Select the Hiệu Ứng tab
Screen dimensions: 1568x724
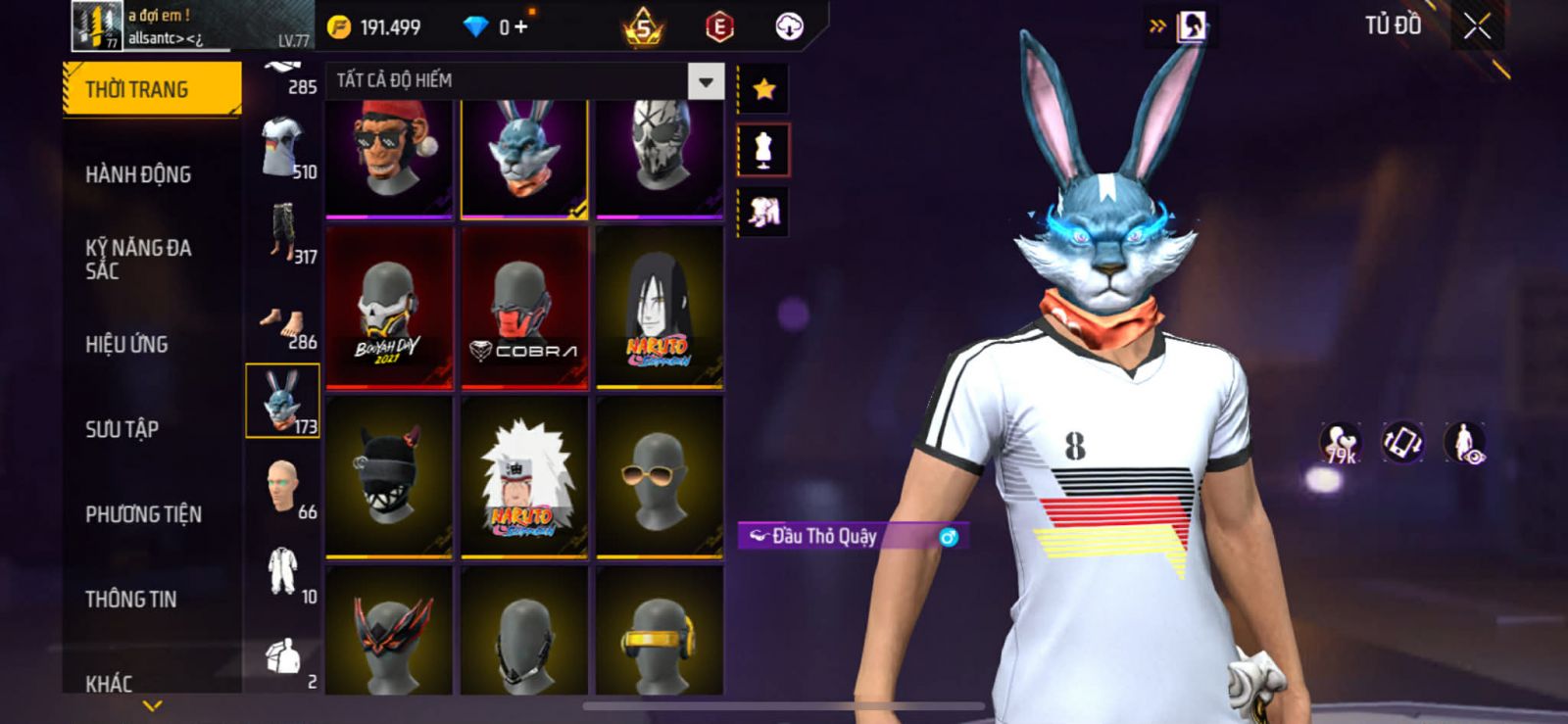click(x=126, y=344)
